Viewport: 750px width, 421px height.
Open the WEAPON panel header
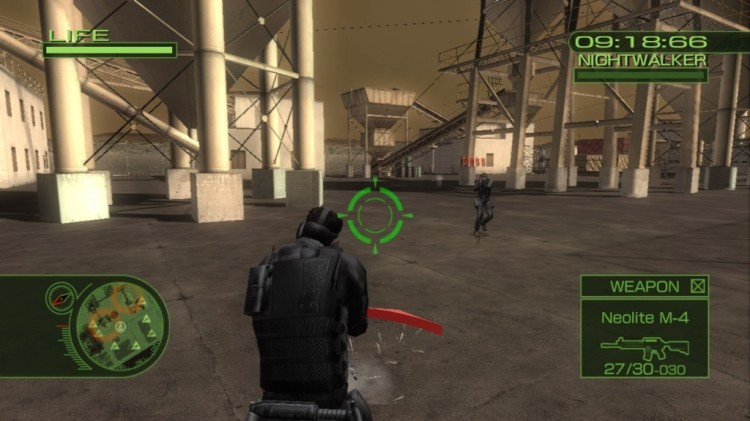[644, 286]
